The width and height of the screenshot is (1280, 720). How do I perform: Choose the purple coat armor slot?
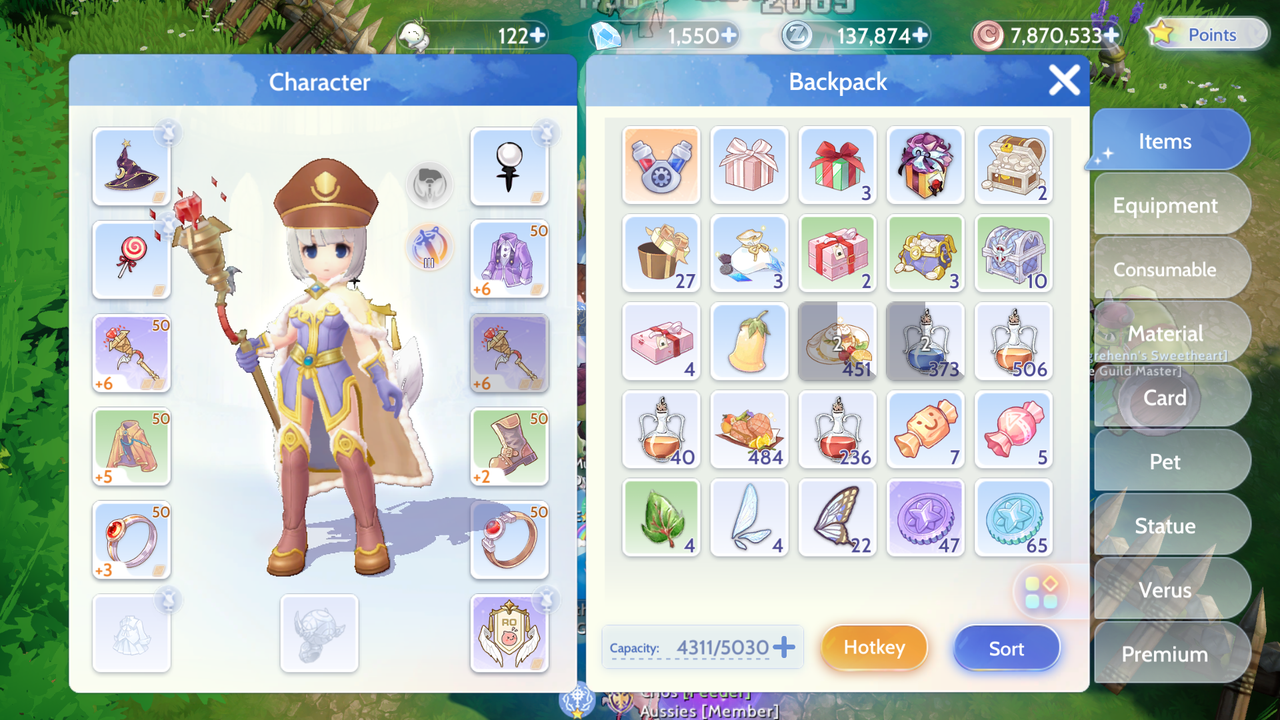coord(509,260)
